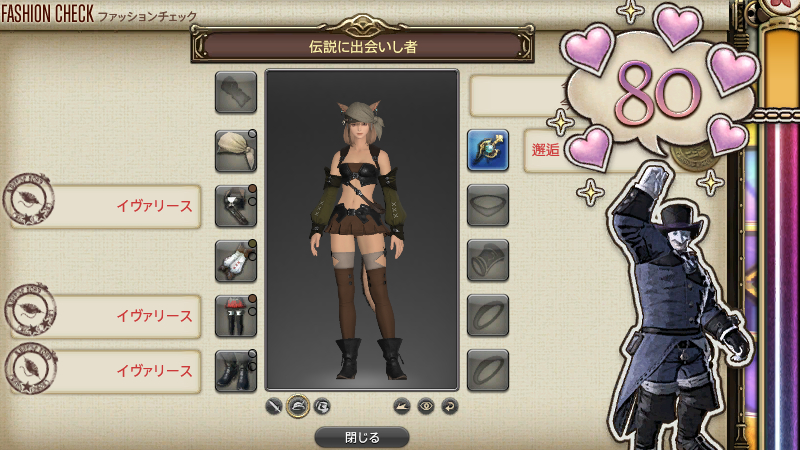Close the fashion check window with 閉じる

pyautogui.click(x=361, y=437)
